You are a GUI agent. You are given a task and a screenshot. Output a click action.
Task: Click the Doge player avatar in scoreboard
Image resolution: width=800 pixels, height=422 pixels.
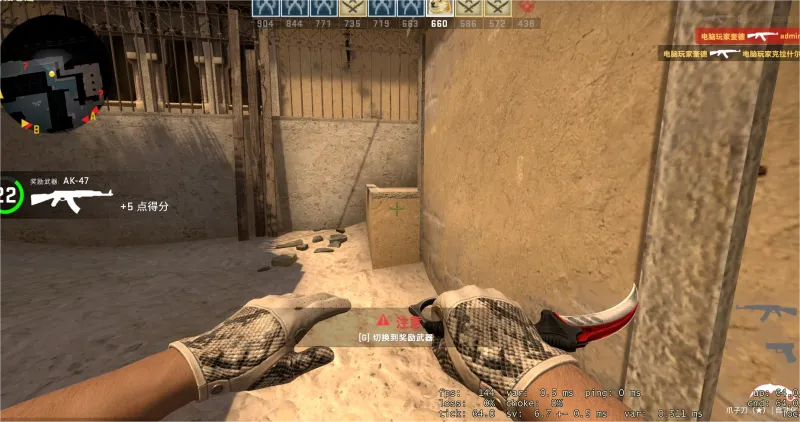pos(439,9)
